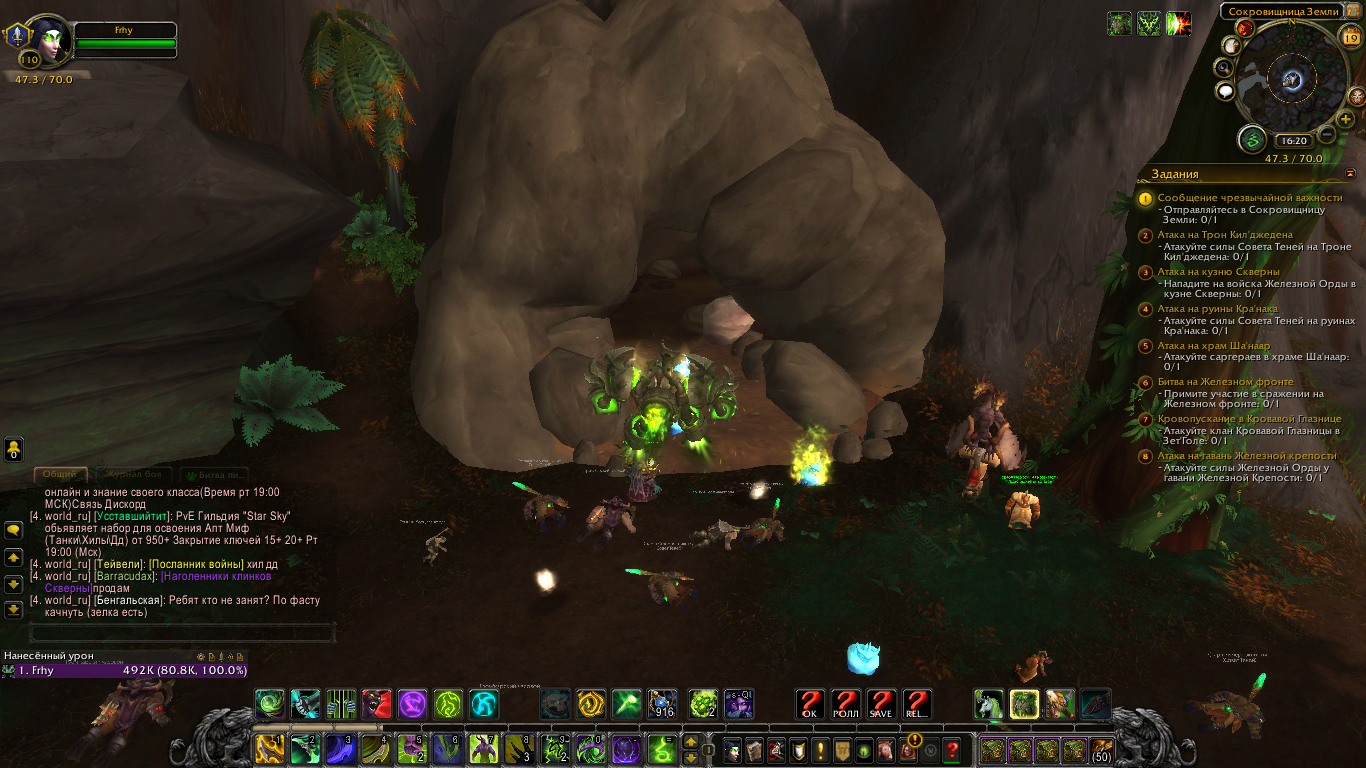Collapse the Задания quest tracker
Image resolution: width=1366 pixels, height=768 pixels.
pos(1349,173)
